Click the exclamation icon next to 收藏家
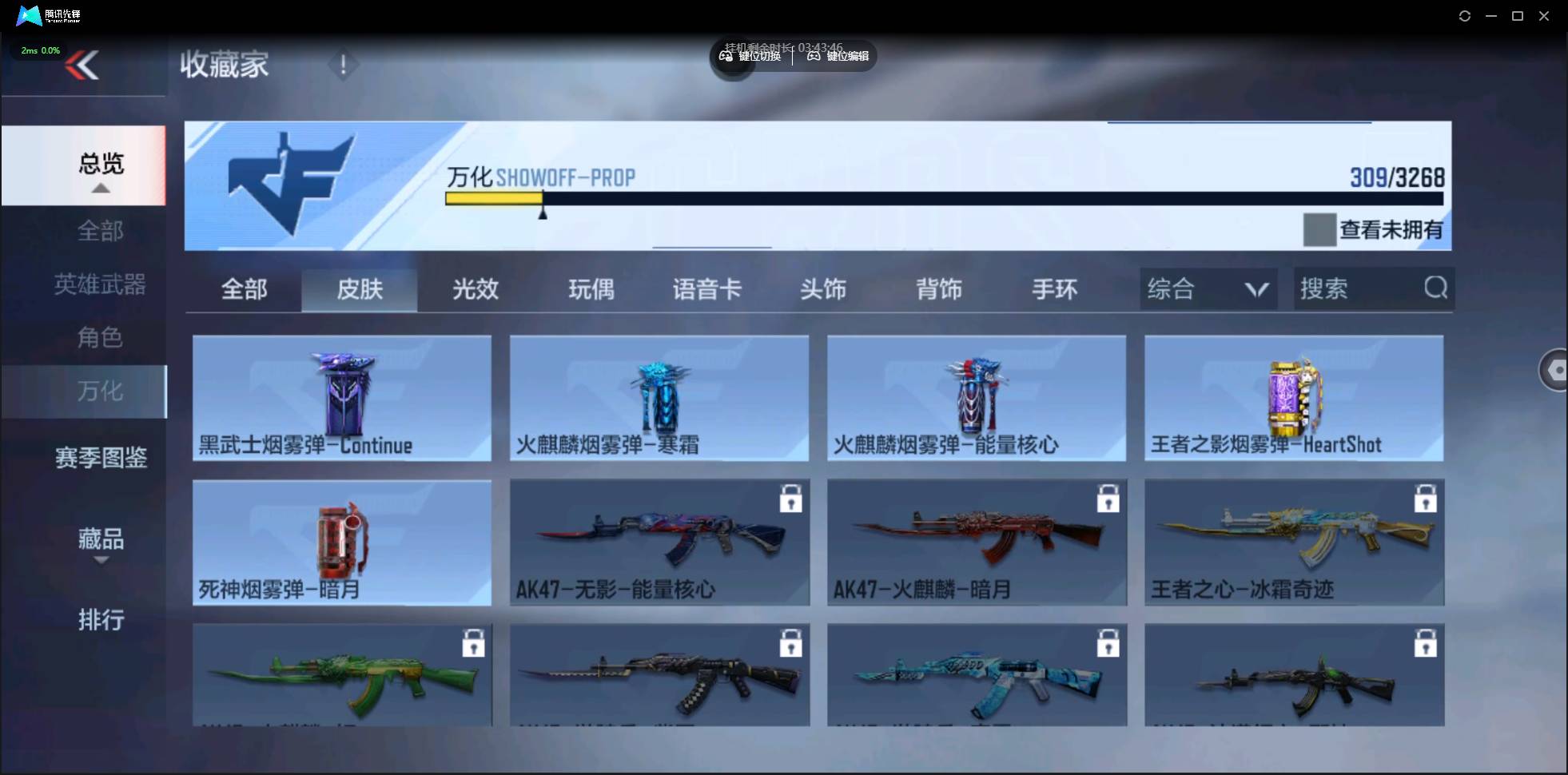 (343, 64)
